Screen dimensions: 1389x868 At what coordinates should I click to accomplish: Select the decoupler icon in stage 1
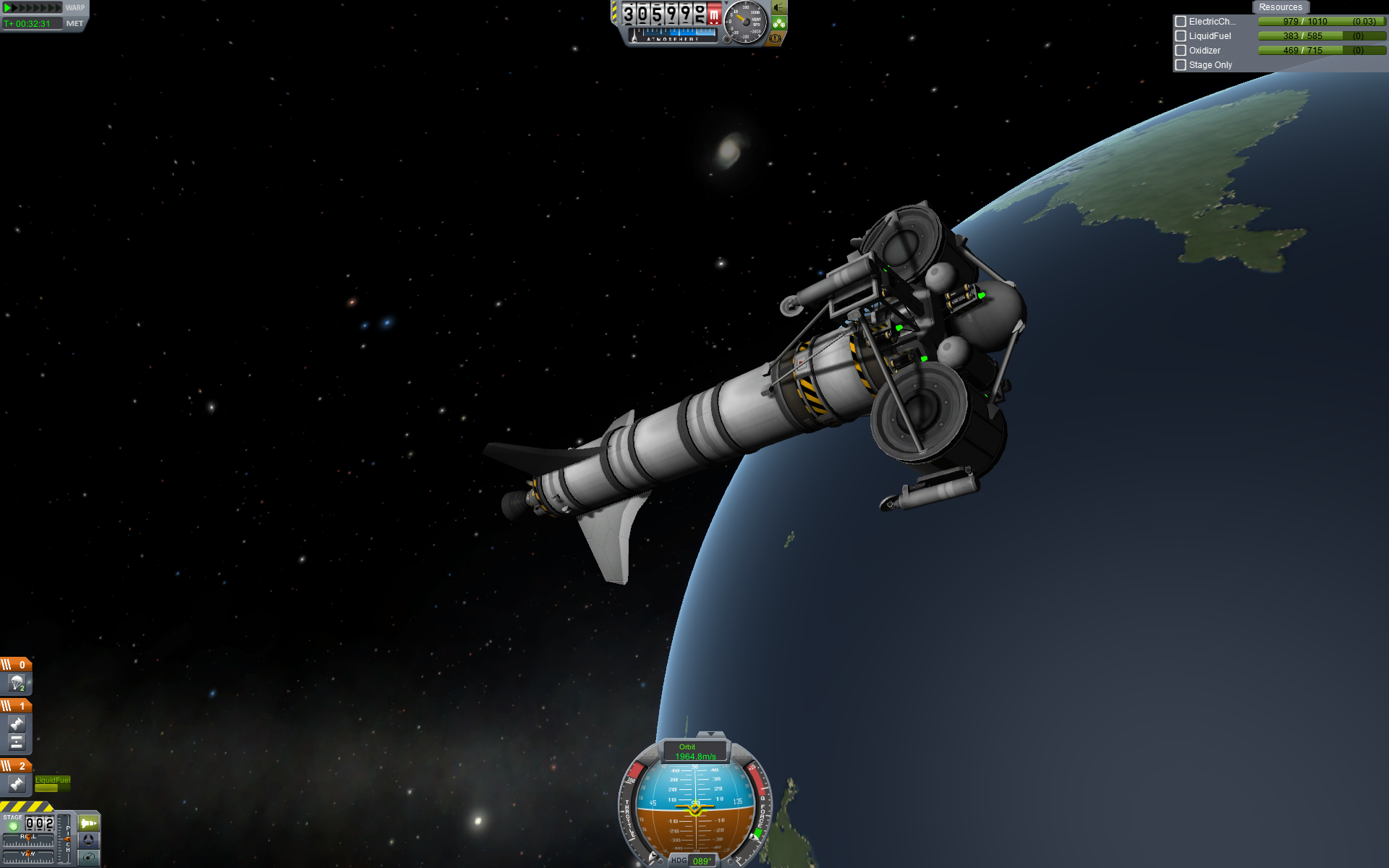pyautogui.click(x=17, y=742)
